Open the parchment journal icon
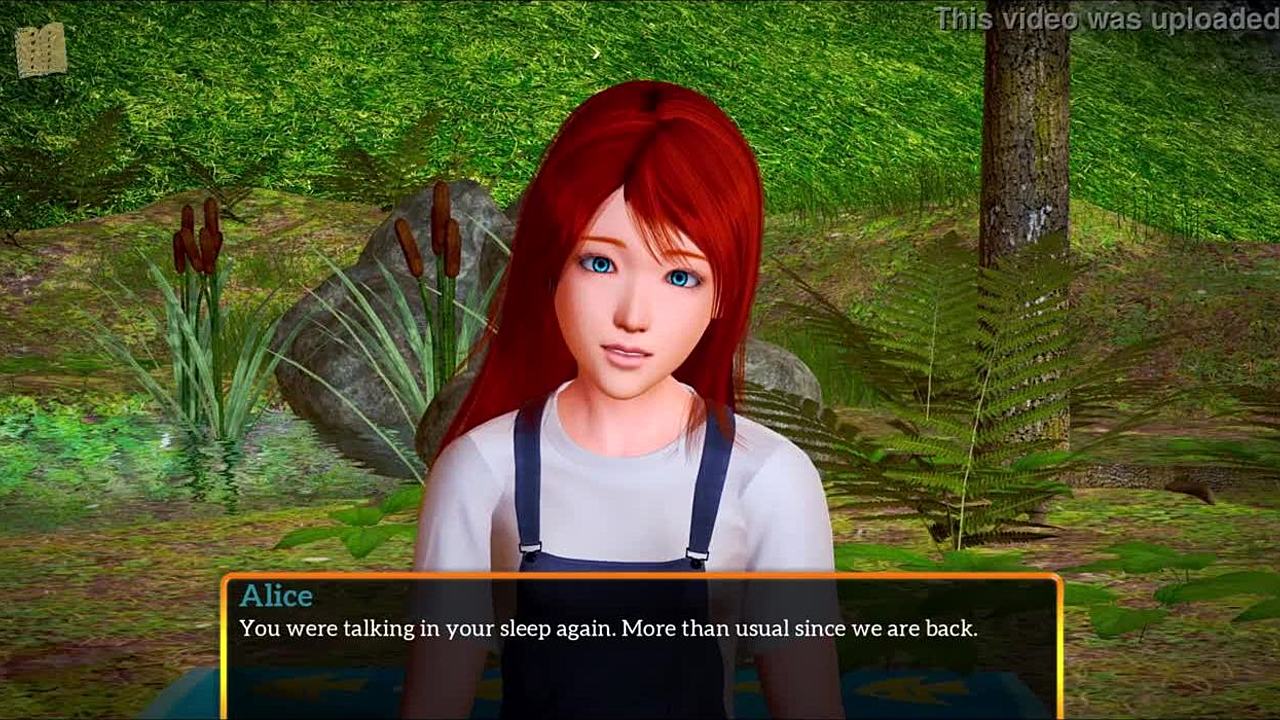Screen dimensions: 1280x720 coord(41,50)
